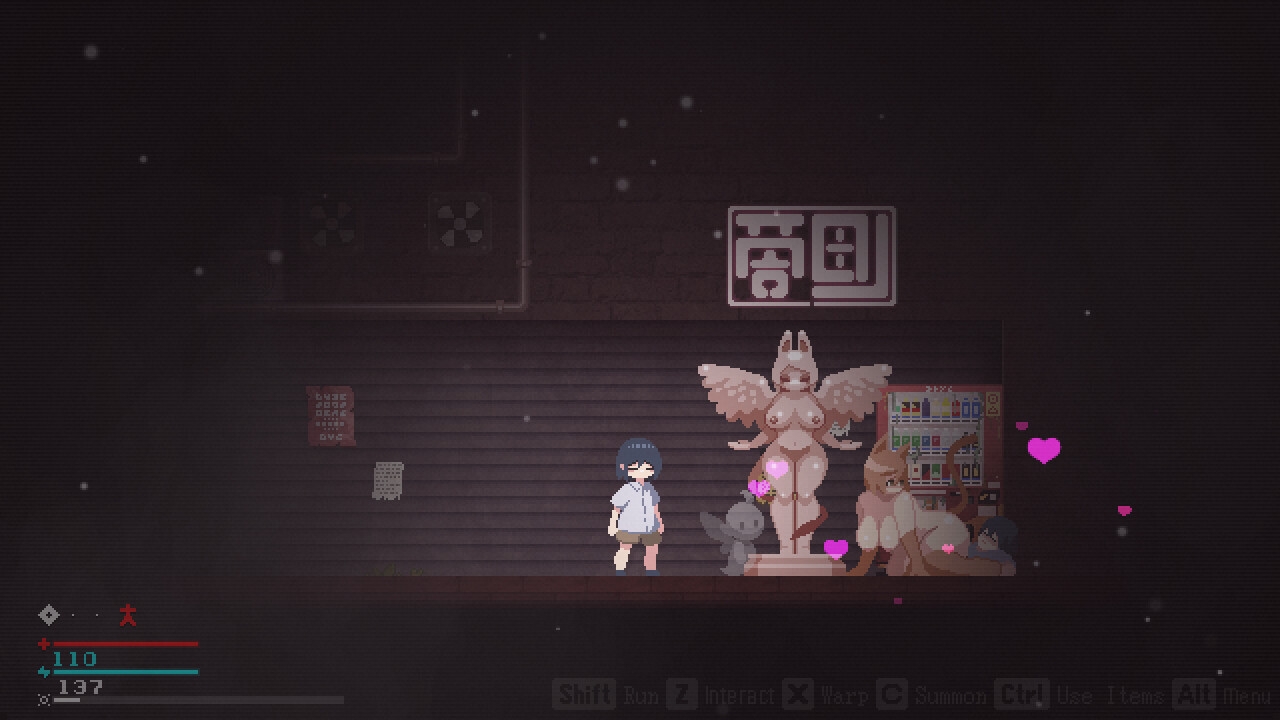Click the red figure status effect icon
The width and height of the screenshot is (1280, 720).
[129, 616]
